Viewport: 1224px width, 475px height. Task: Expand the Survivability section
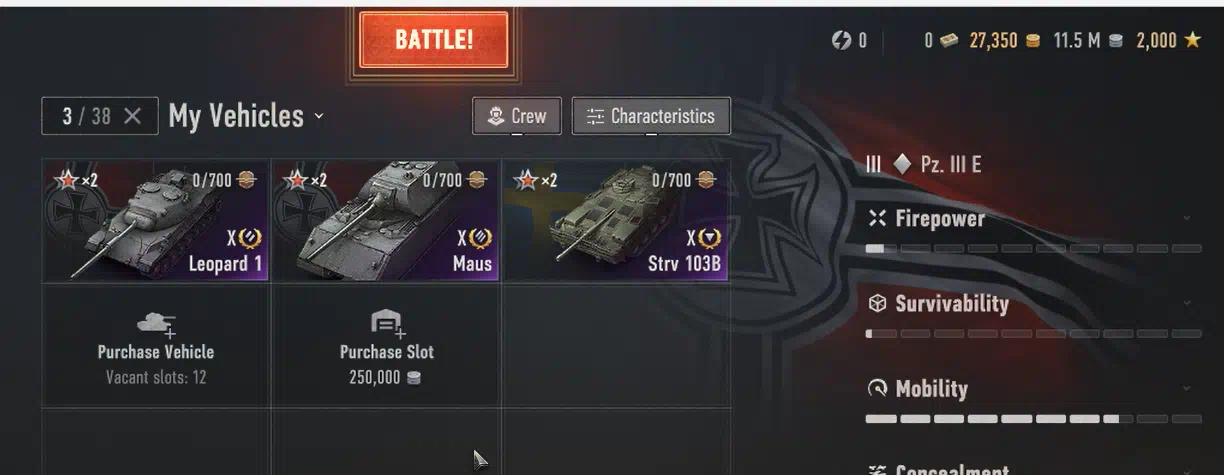pyautogui.click(x=1187, y=303)
